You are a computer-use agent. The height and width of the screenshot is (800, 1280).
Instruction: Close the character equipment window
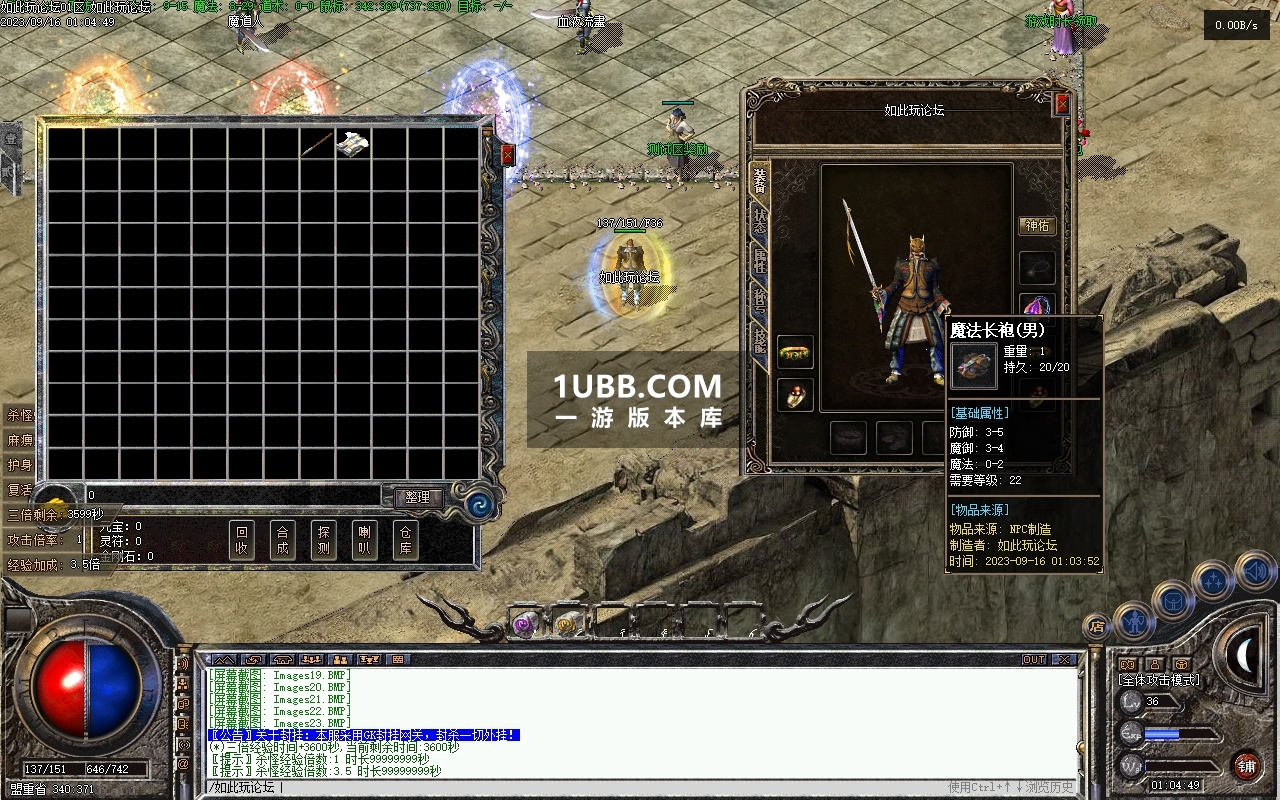click(x=1062, y=104)
